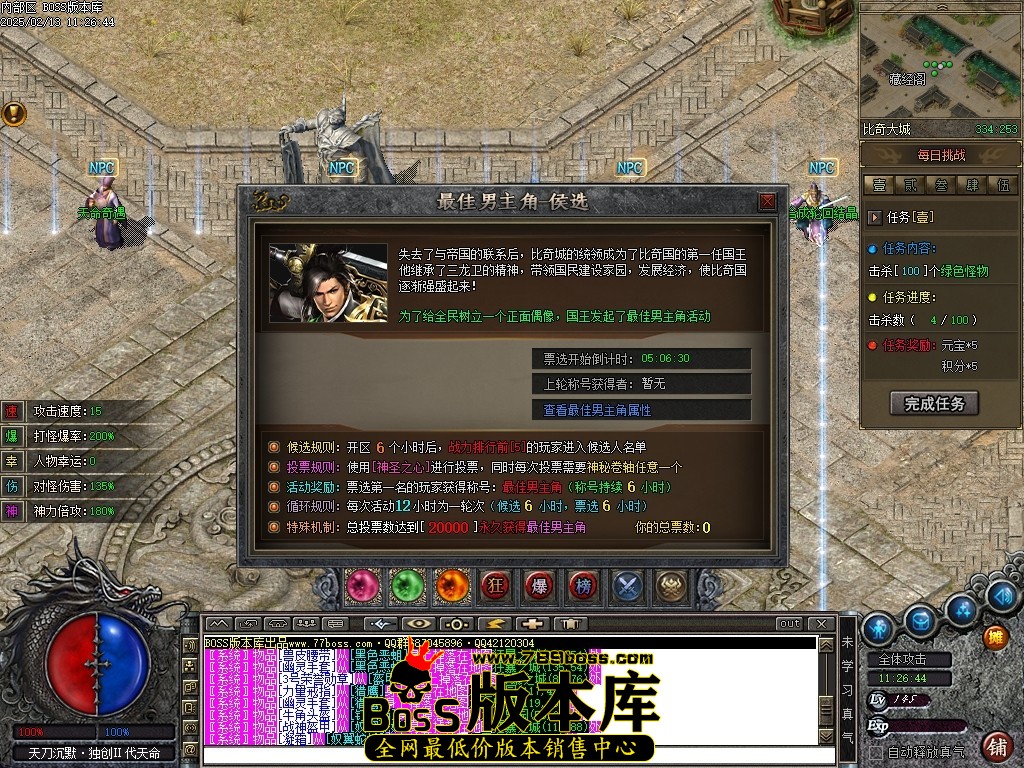The height and width of the screenshot is (768, 1024).
Task: Choose the 叁 challenge tab
Action: click(941, 185)
